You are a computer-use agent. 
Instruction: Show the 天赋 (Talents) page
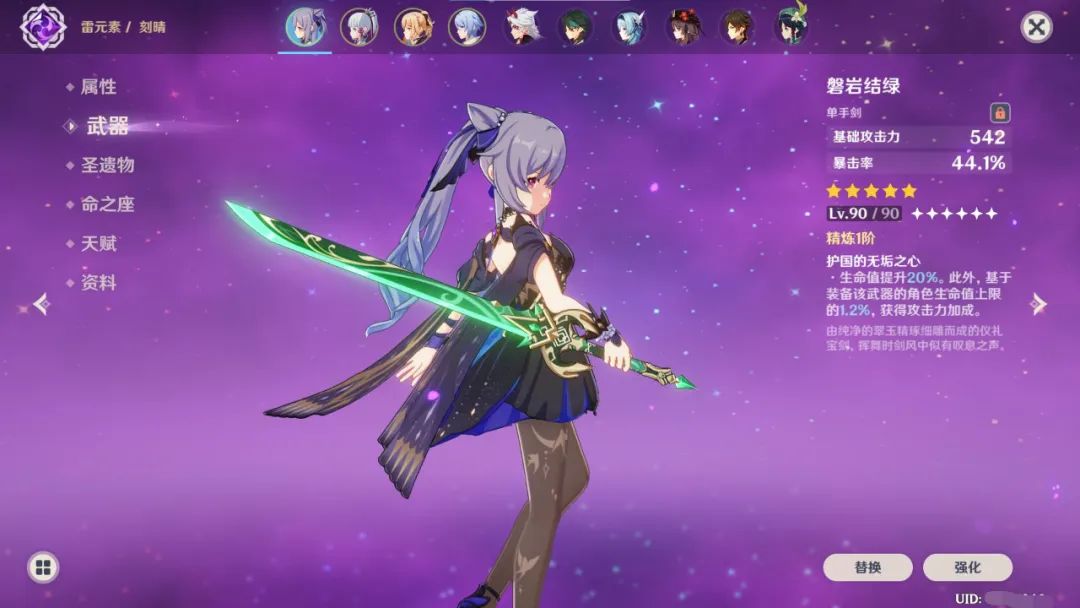tap(98, 243)
